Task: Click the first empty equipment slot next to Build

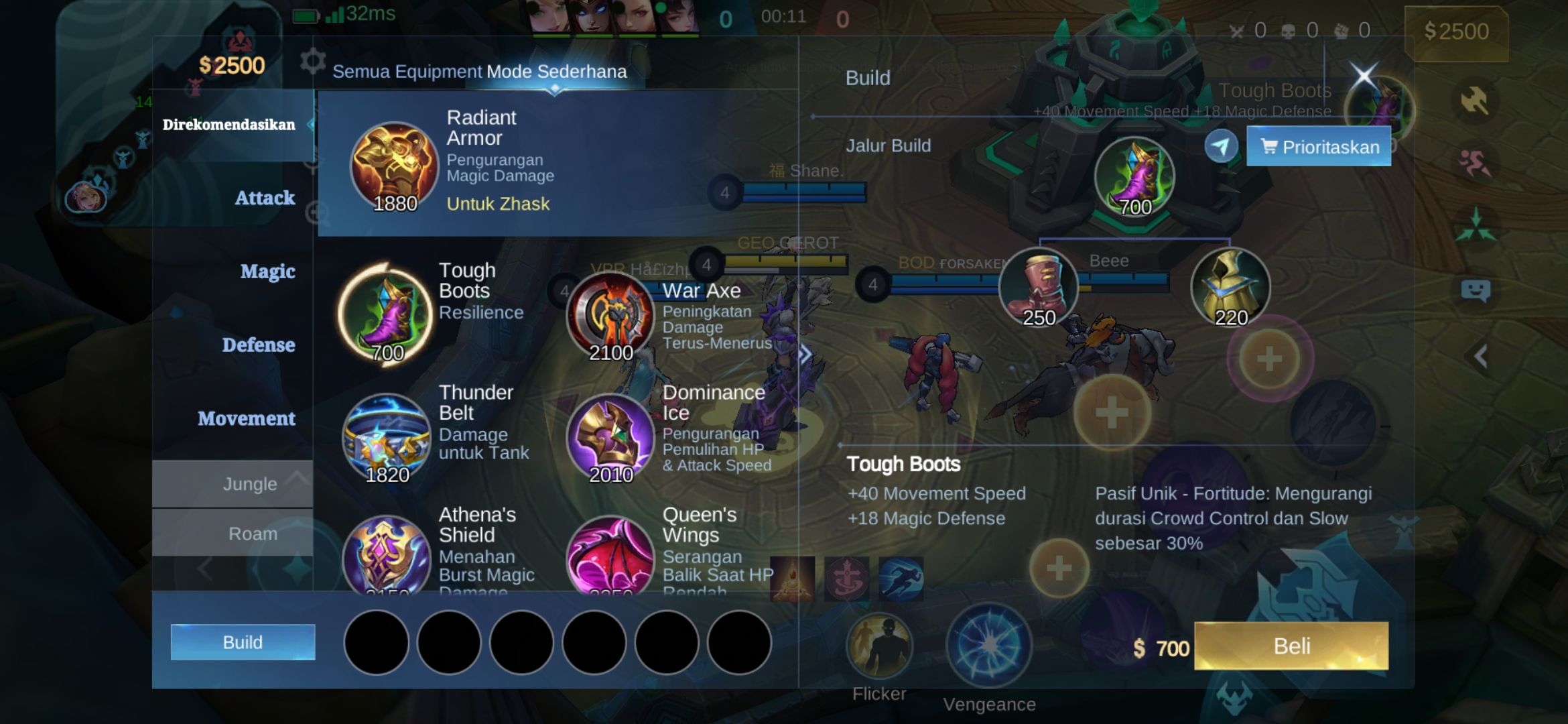Action: click(x=379, y=642)
